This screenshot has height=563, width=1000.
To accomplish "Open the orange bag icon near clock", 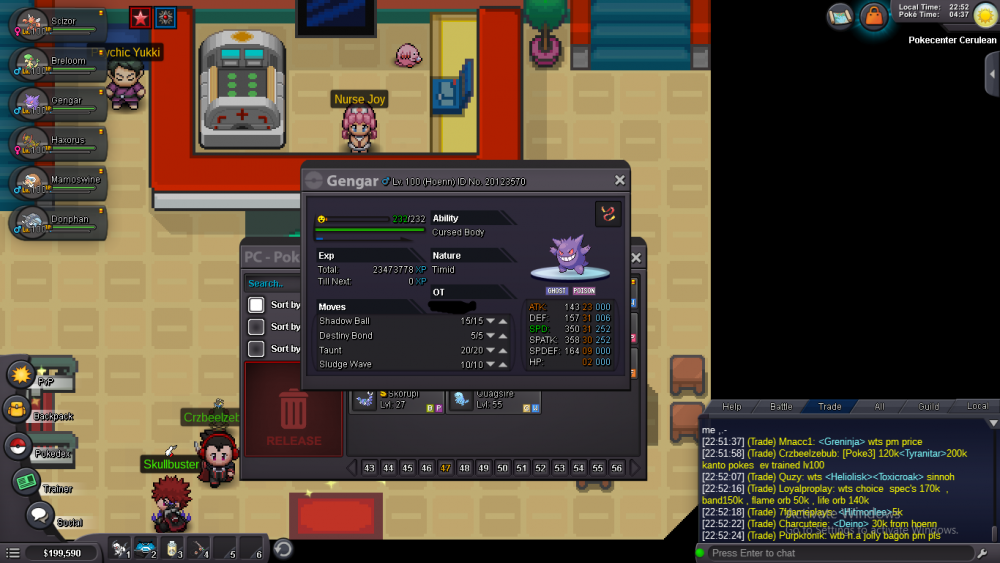I will (873, 16).
